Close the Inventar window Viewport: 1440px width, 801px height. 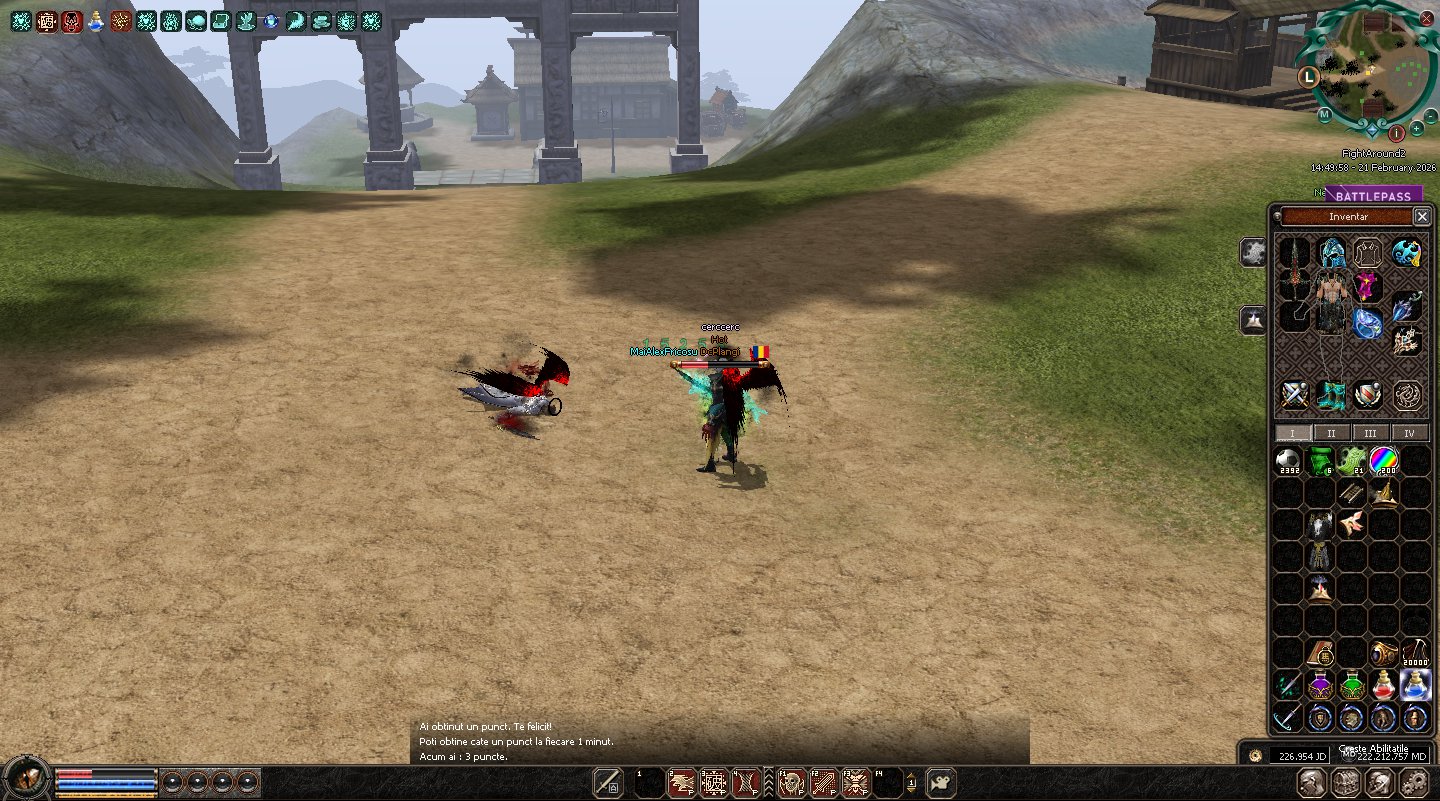pos(1422,216)
